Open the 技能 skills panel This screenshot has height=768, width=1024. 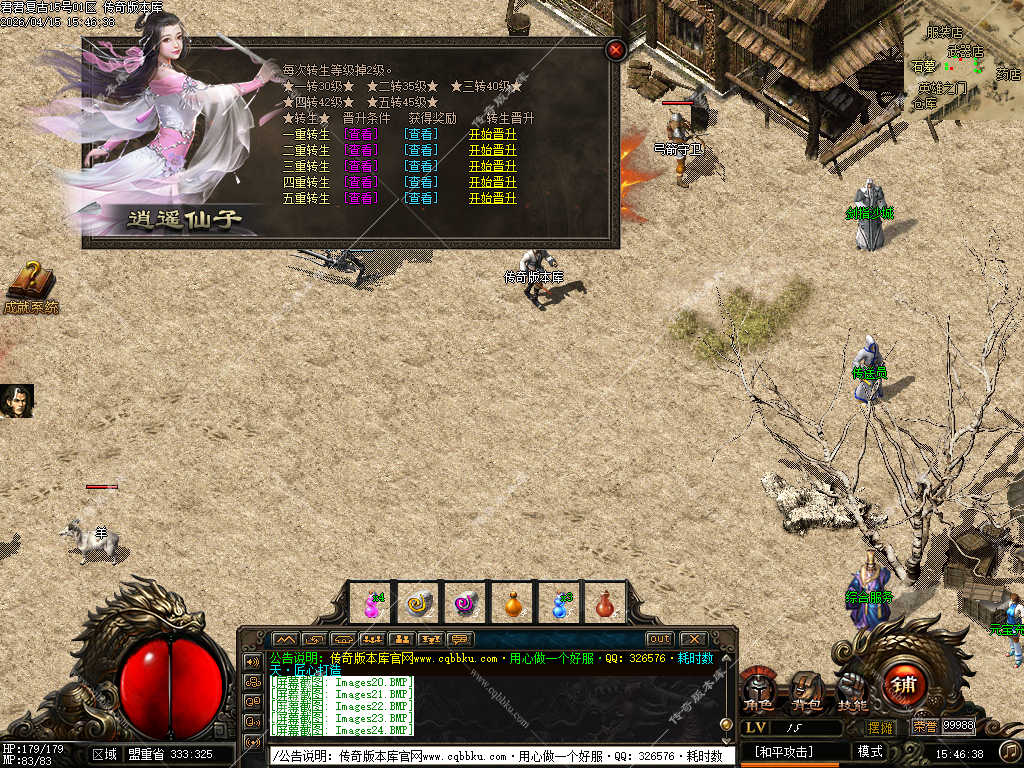852,690
